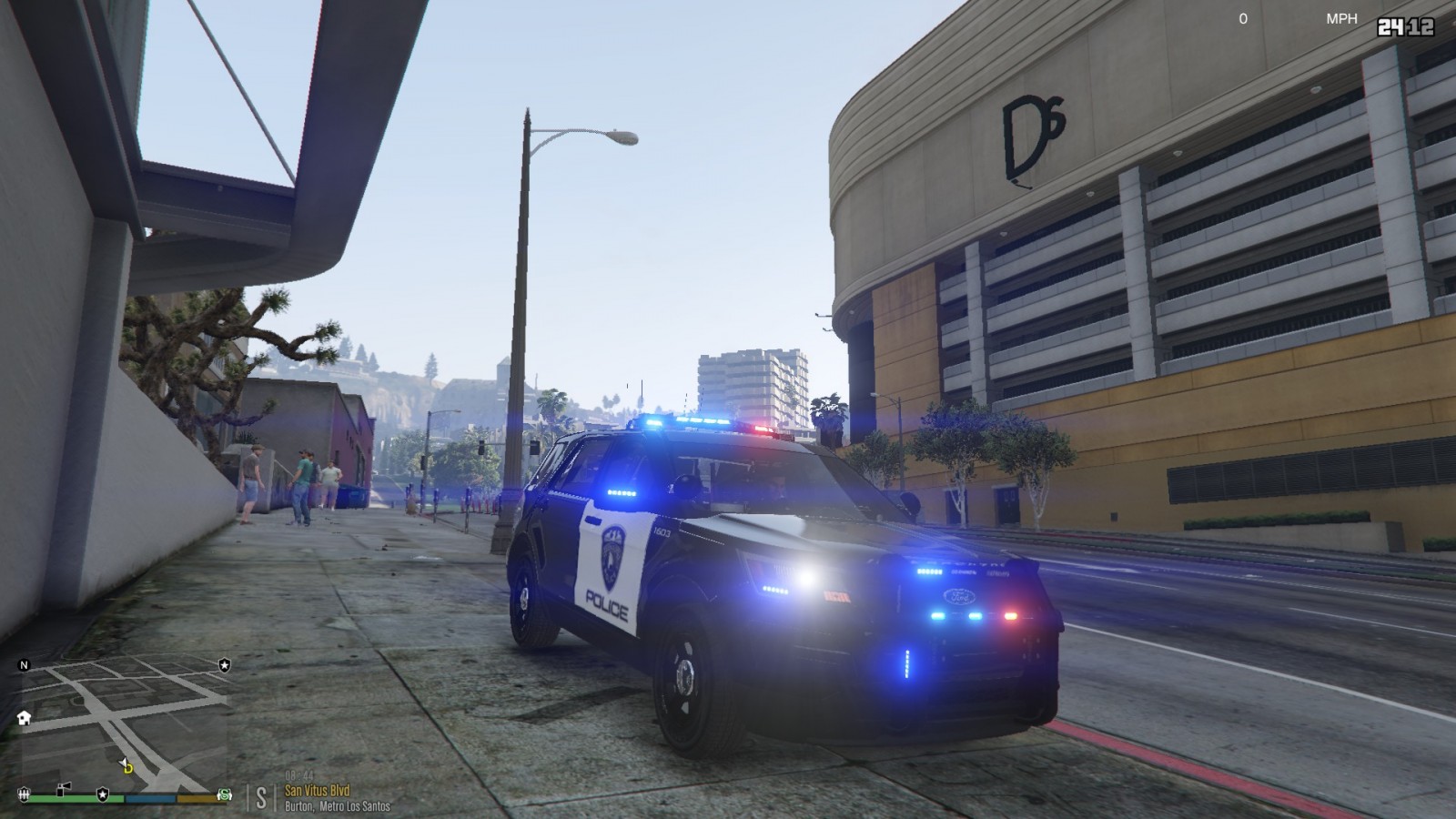Click the megaphone icon above the status bar

[65, 788]
